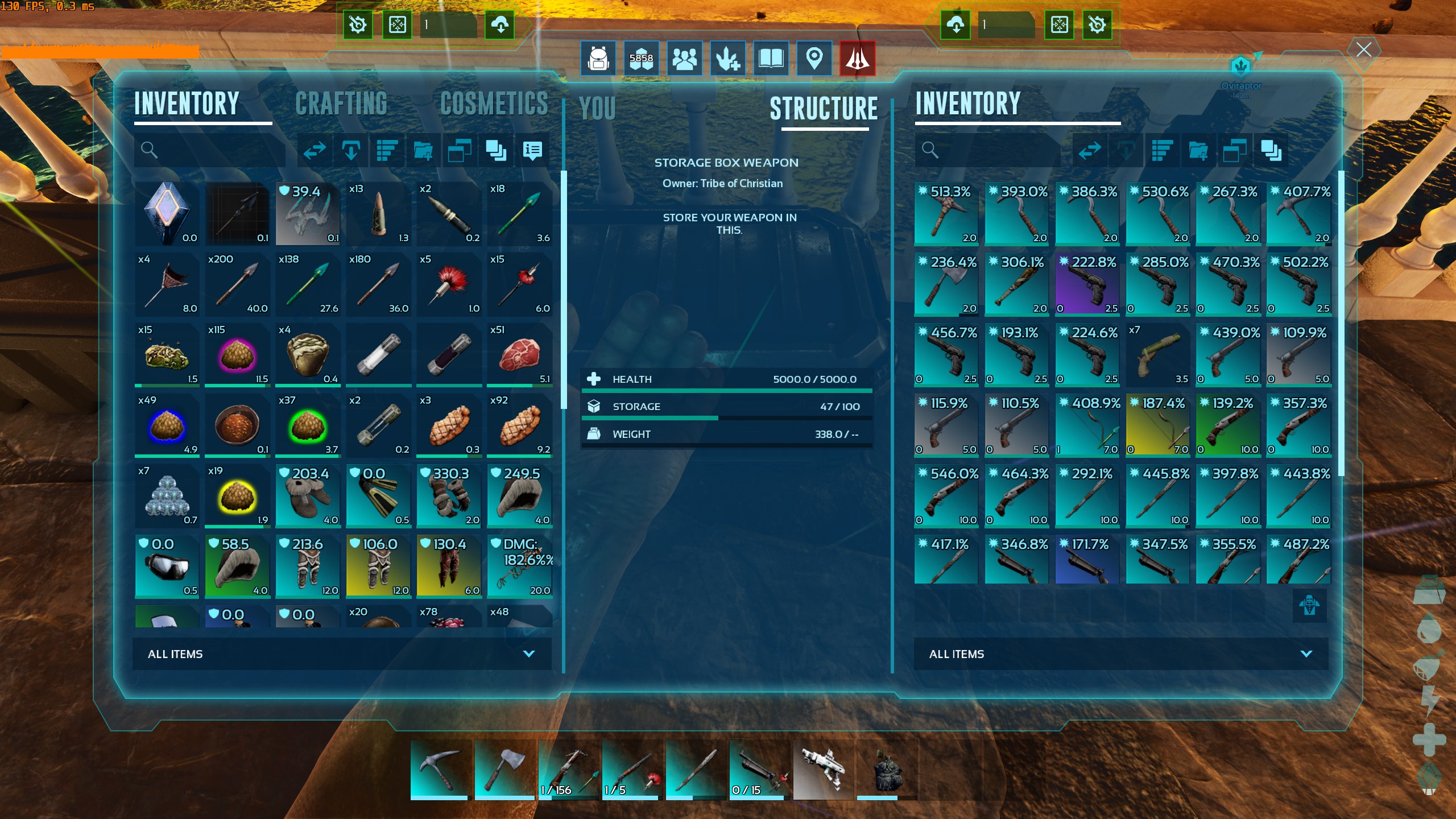This screenshot has height=819, width=1456.
Task: Select the 513.3% pickaxe in storage
Action: click(x=946, y=214)
